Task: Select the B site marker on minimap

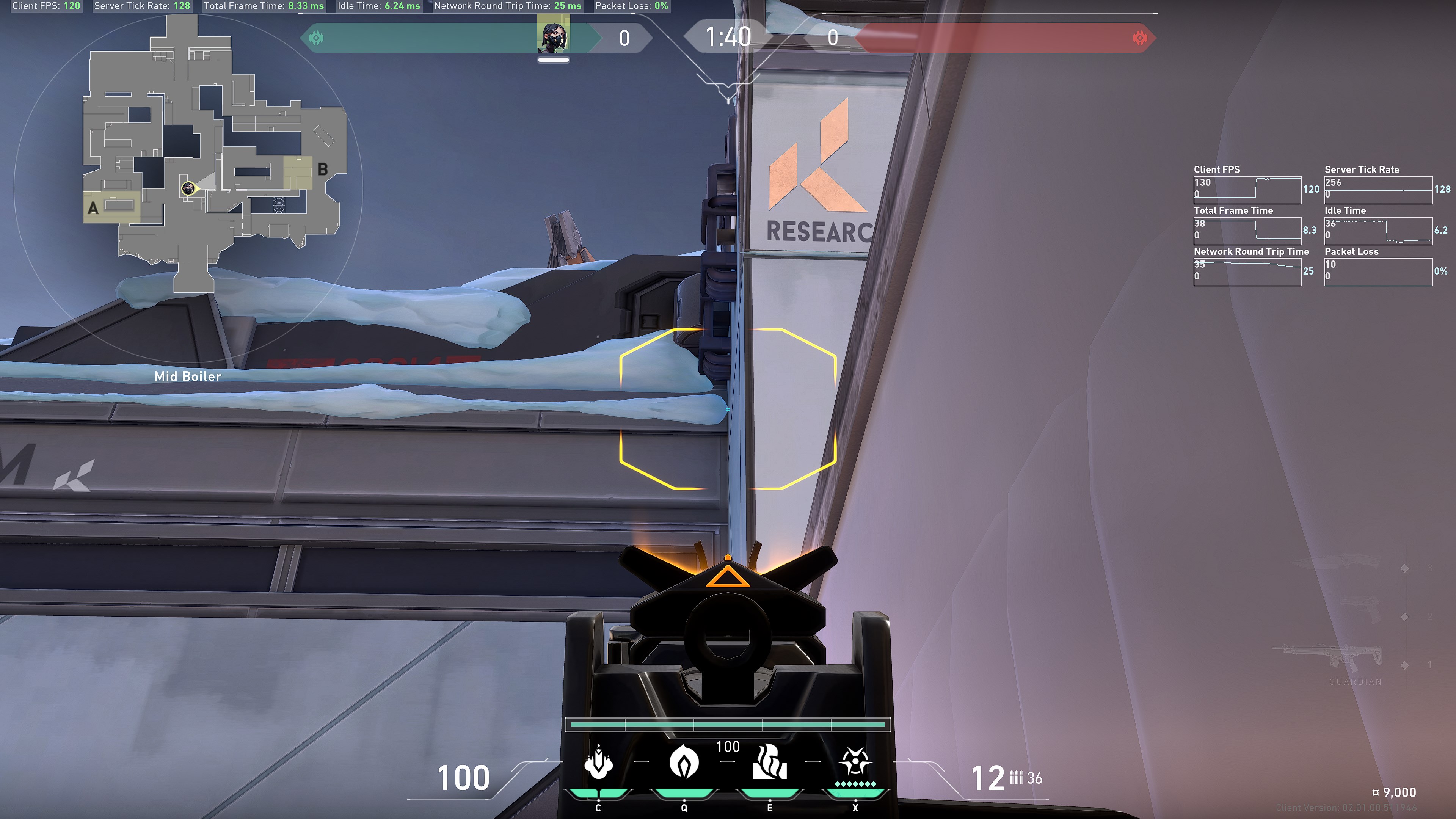Action: (323, 168)
